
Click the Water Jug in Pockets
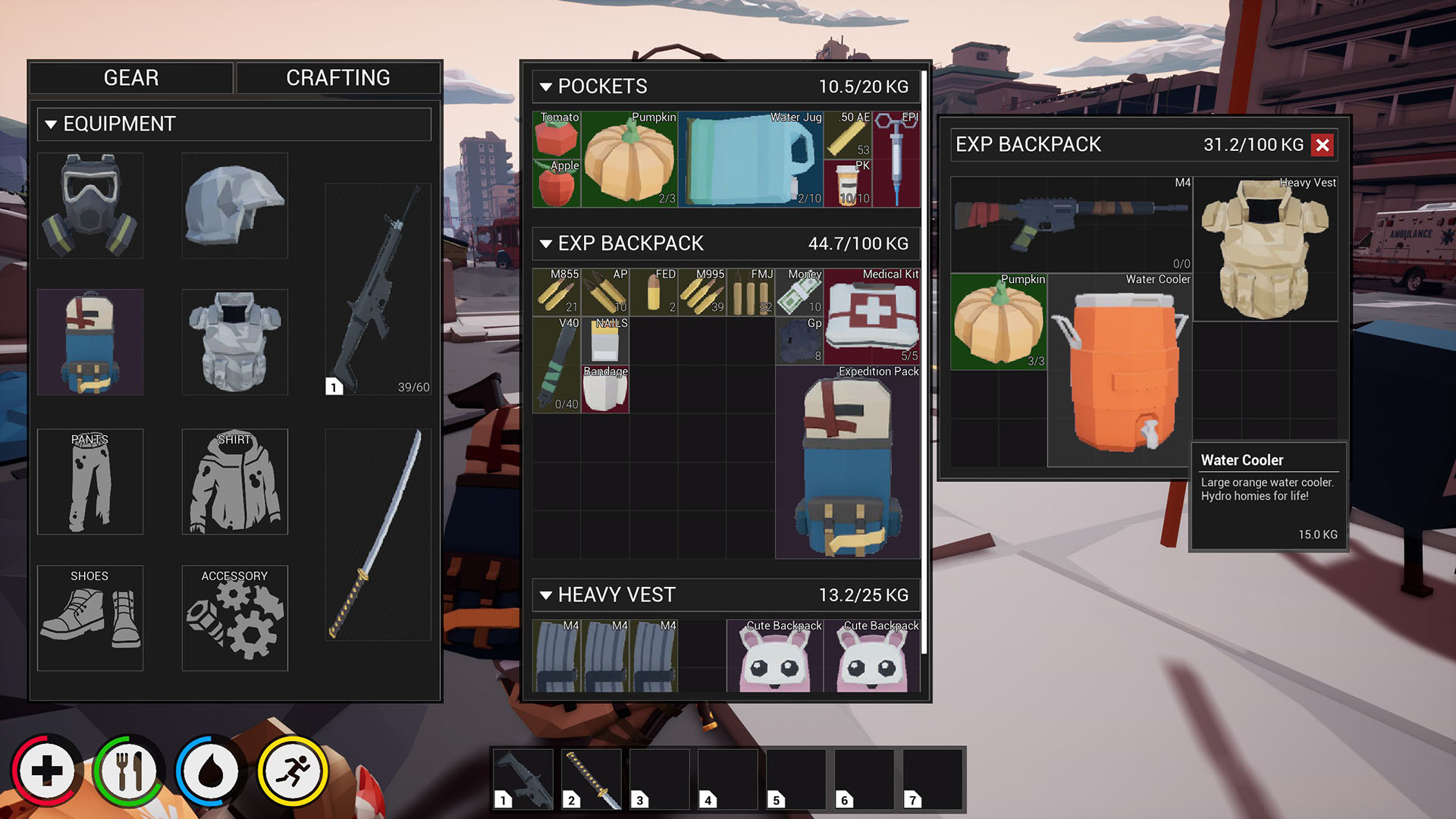tap(751, 159)
